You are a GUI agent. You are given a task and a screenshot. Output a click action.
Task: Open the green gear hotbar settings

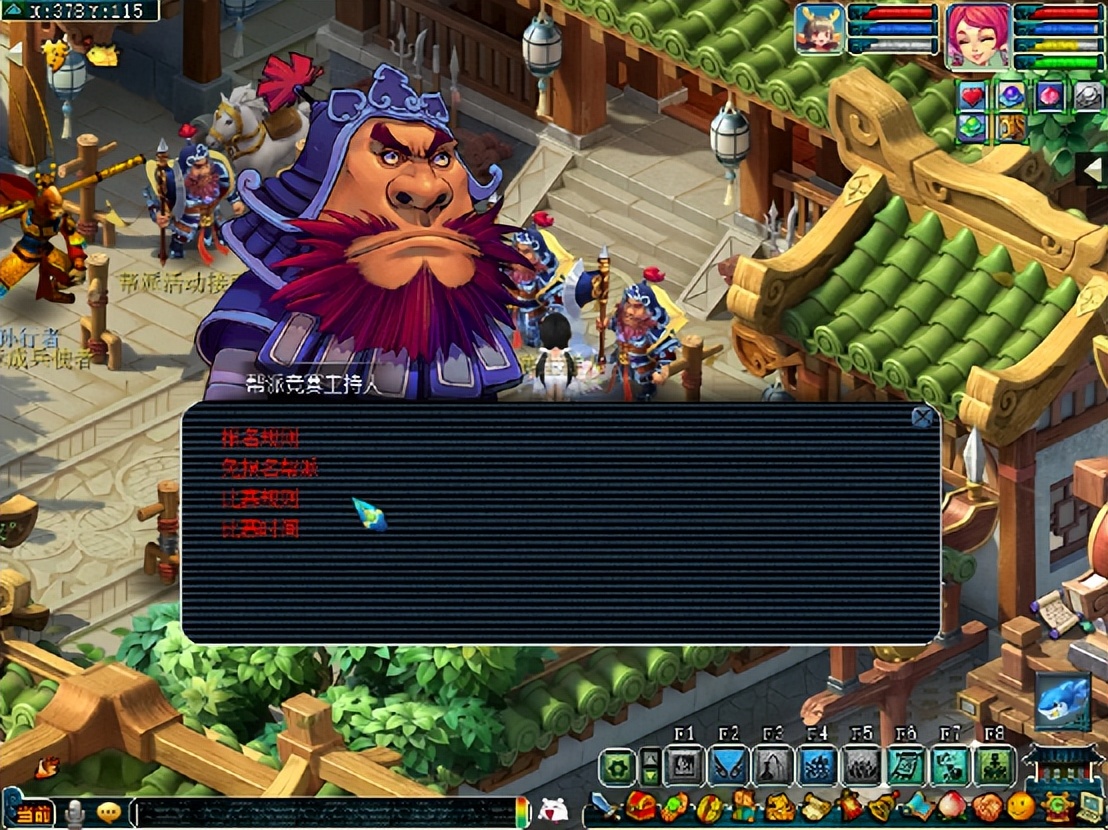pos(618,767)
